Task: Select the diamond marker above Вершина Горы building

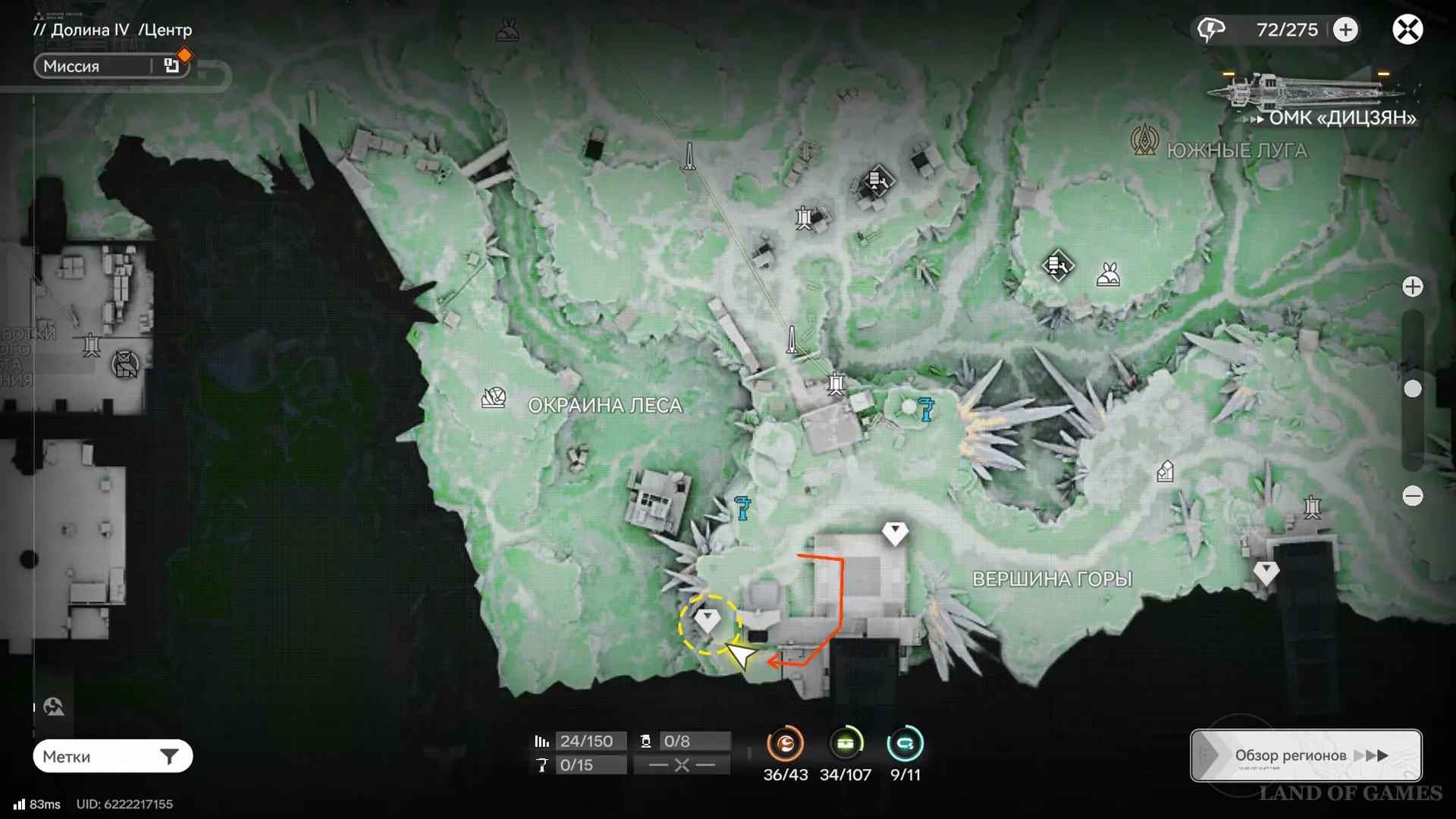Action: [895, 532]
